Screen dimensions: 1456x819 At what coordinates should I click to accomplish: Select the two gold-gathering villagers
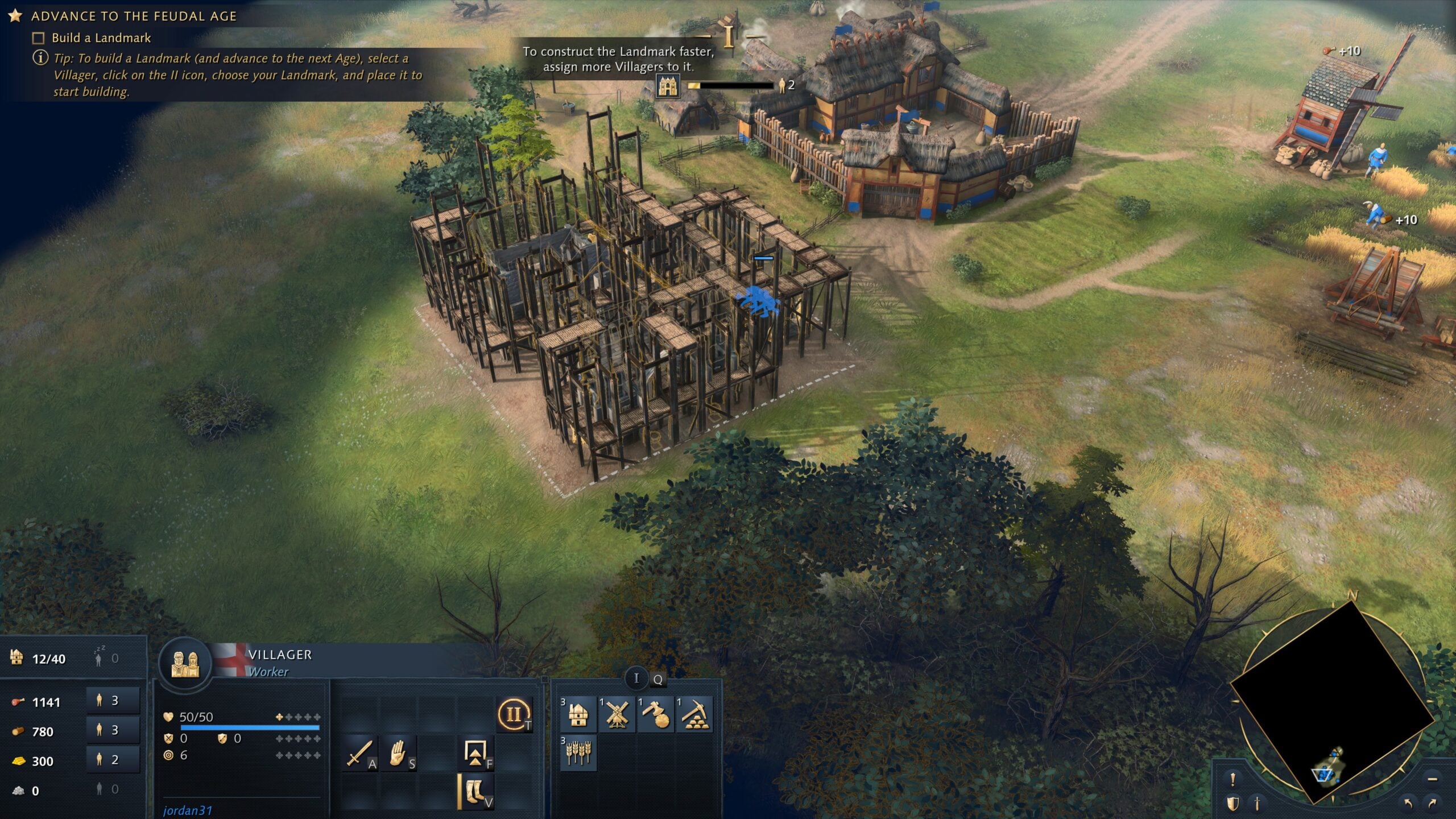[x=113, y=760]
